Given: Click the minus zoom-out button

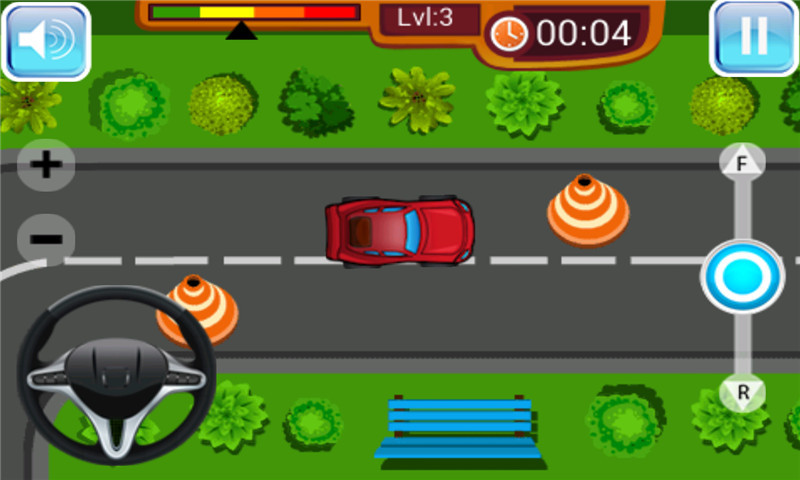Looking at the screenshot, I should click(x=46, y=239).
